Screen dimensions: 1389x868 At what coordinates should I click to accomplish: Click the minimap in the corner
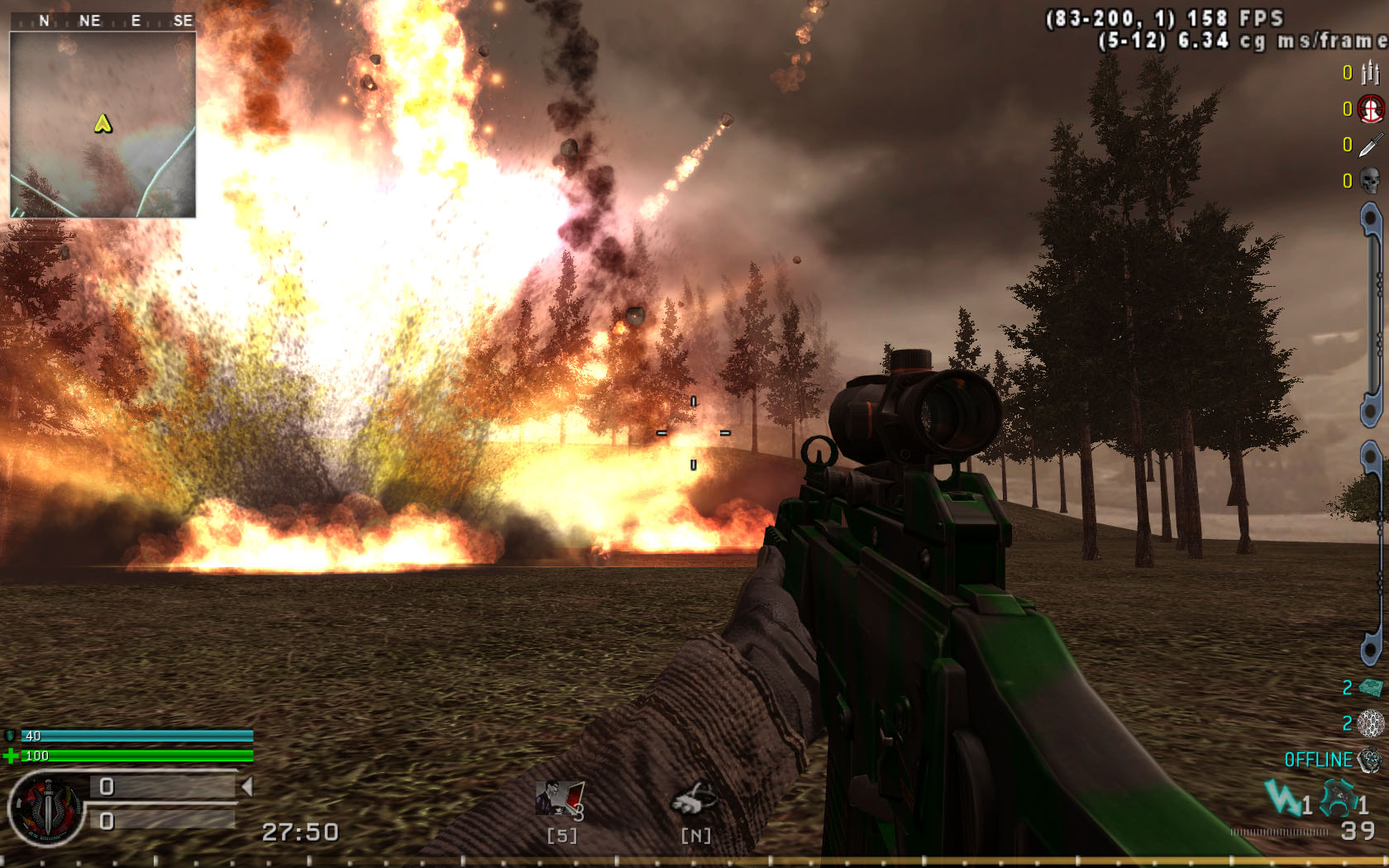coord(103,124)
